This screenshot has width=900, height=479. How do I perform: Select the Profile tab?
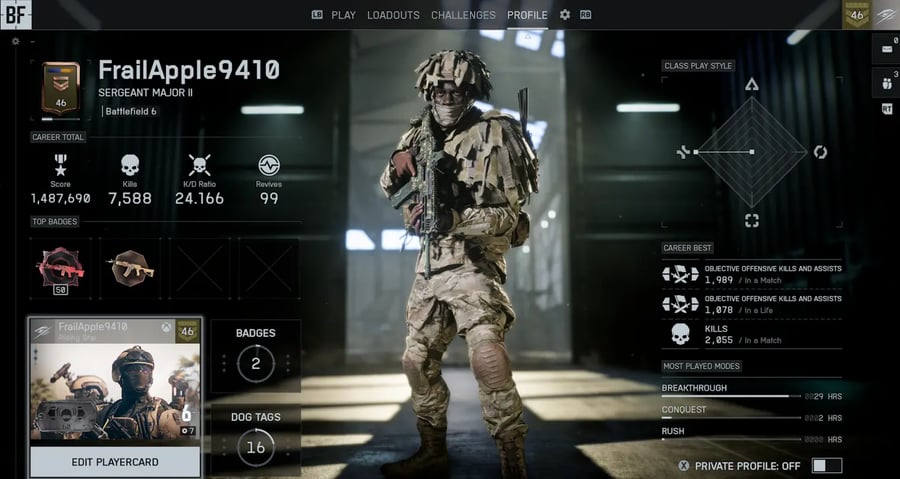tap(527, 15)
